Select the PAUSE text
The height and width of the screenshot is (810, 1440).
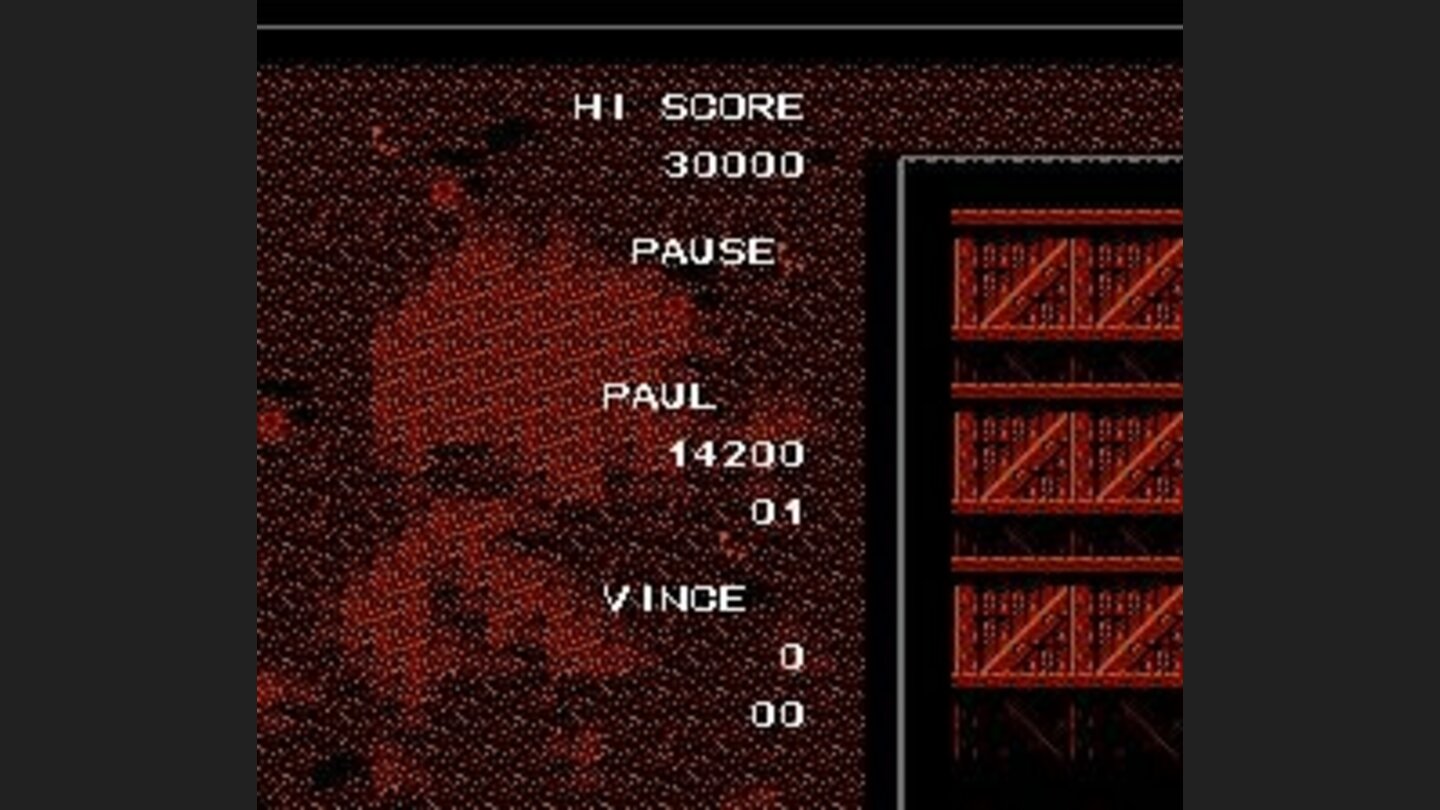706,252
